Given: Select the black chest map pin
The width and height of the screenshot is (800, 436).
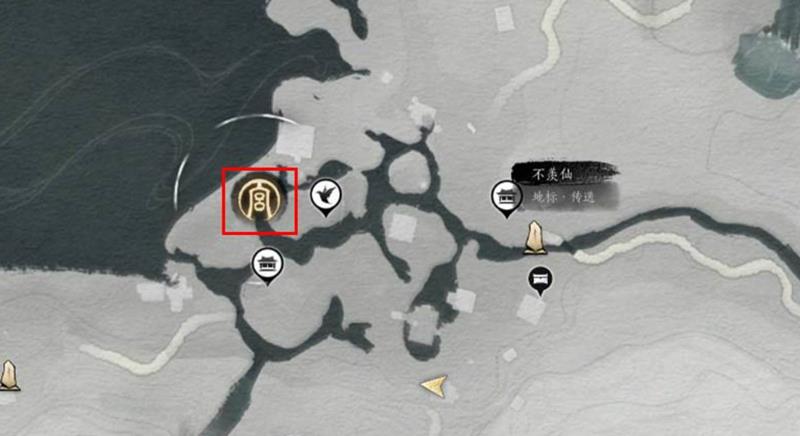Looking at the screenshot, I should [x=540, y=280].
